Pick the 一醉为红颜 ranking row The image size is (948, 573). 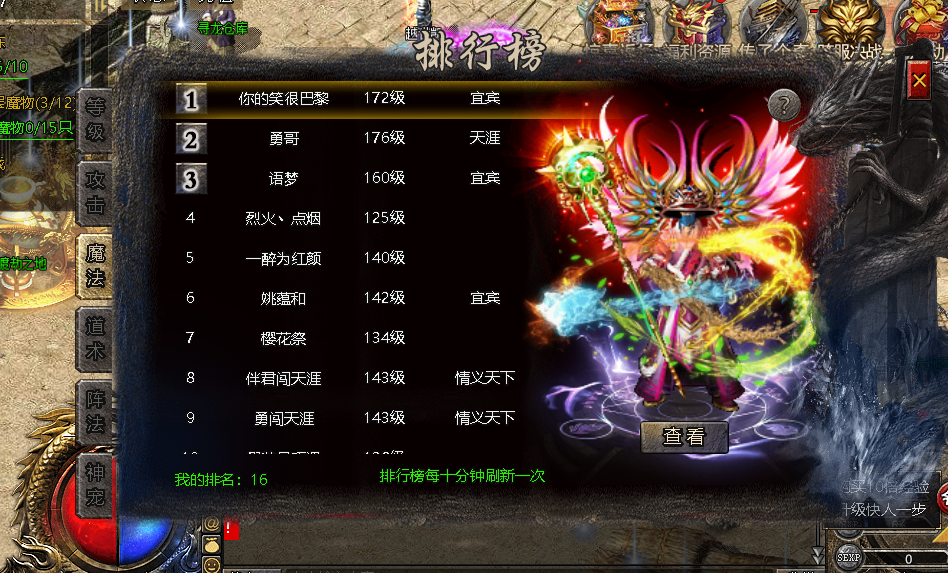click(284, 258)
